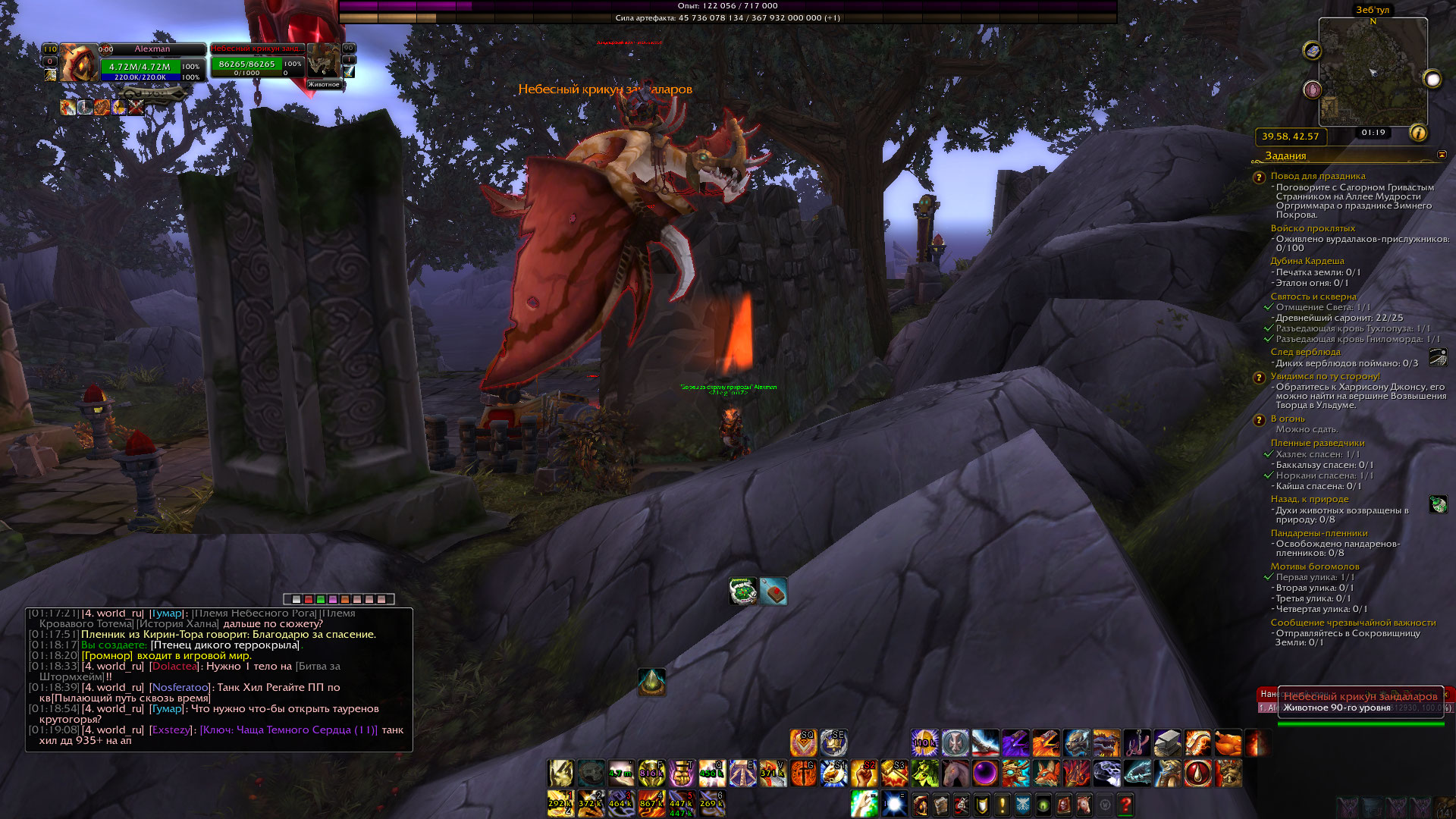Cast the ability bound to key F
1456x819 pixels.
651,773
